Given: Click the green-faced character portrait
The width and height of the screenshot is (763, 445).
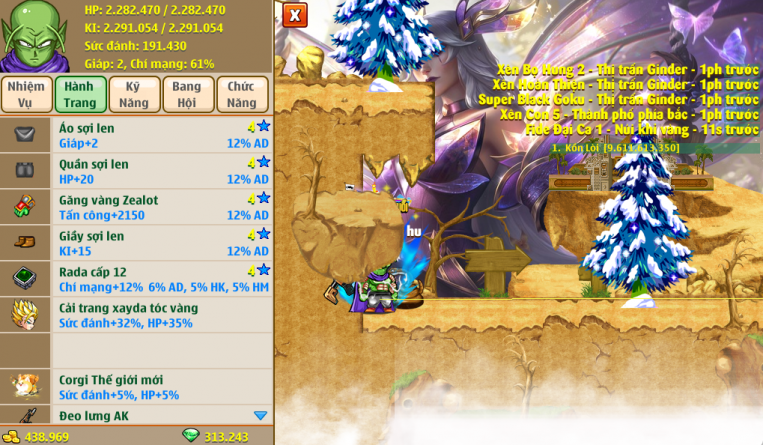Looking at the screenshot, I should [x=35, y=37].
